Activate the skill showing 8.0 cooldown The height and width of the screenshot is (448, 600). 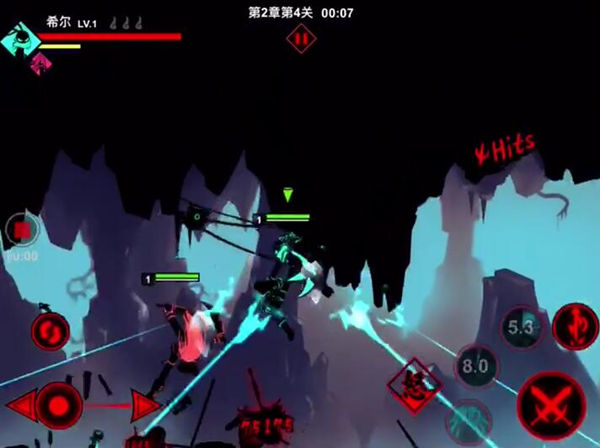477,367
